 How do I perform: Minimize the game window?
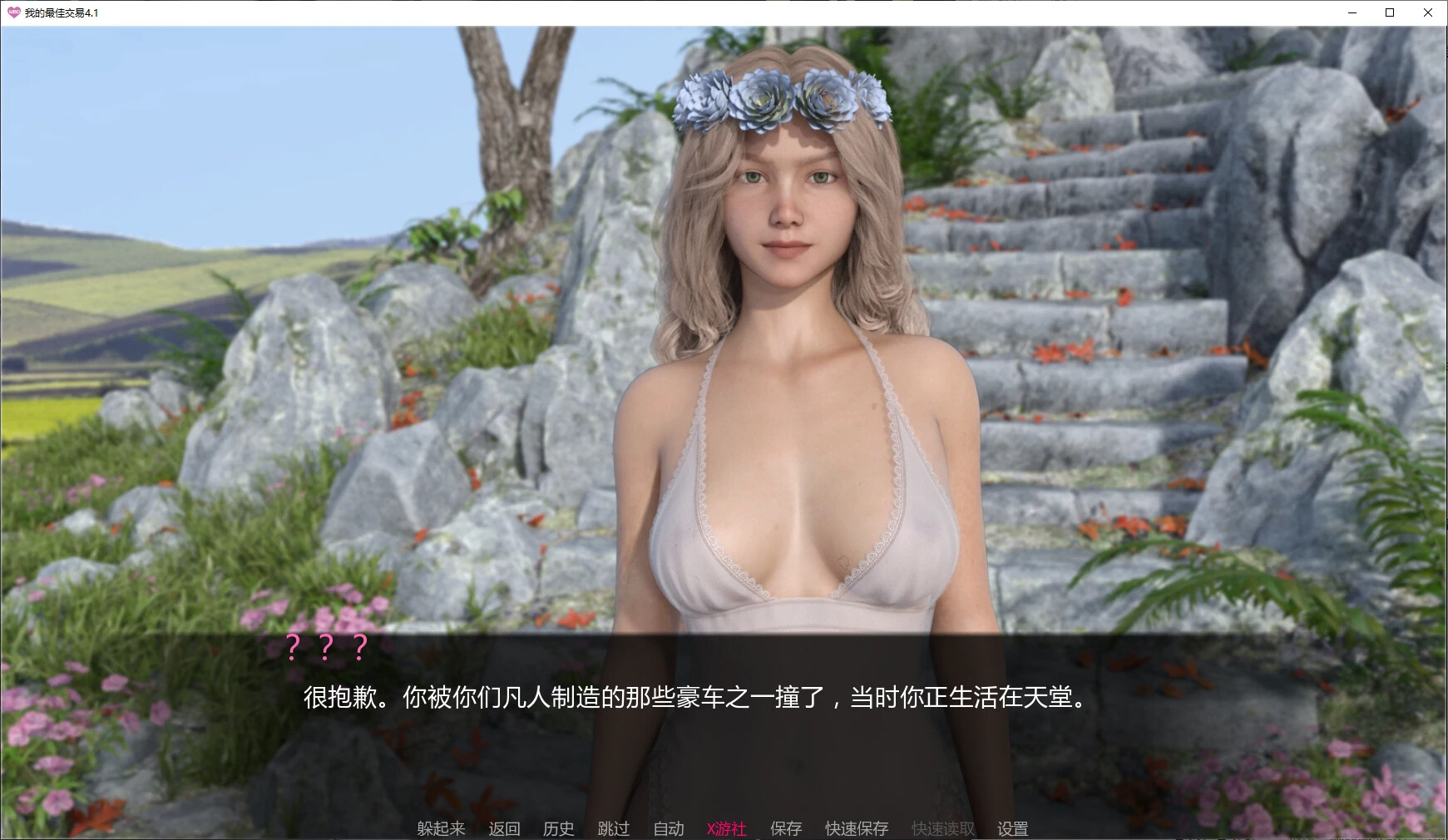point(1352,12)
